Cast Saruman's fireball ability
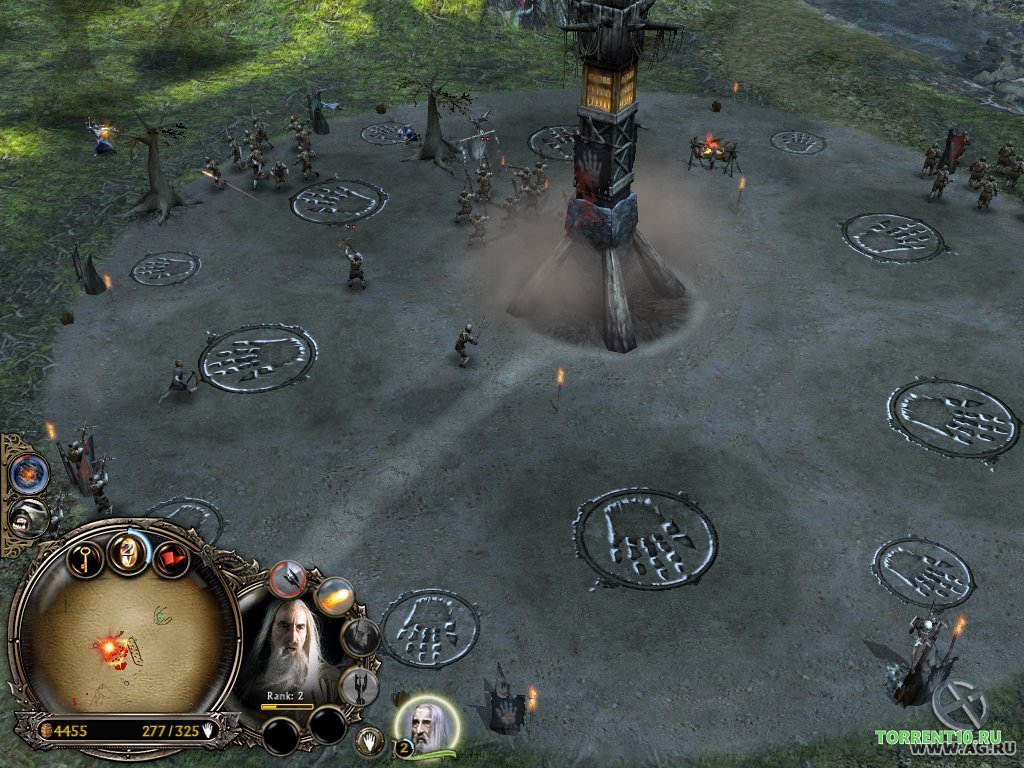Viewport: 1024px width, 768px height. [x=334, y=597]
